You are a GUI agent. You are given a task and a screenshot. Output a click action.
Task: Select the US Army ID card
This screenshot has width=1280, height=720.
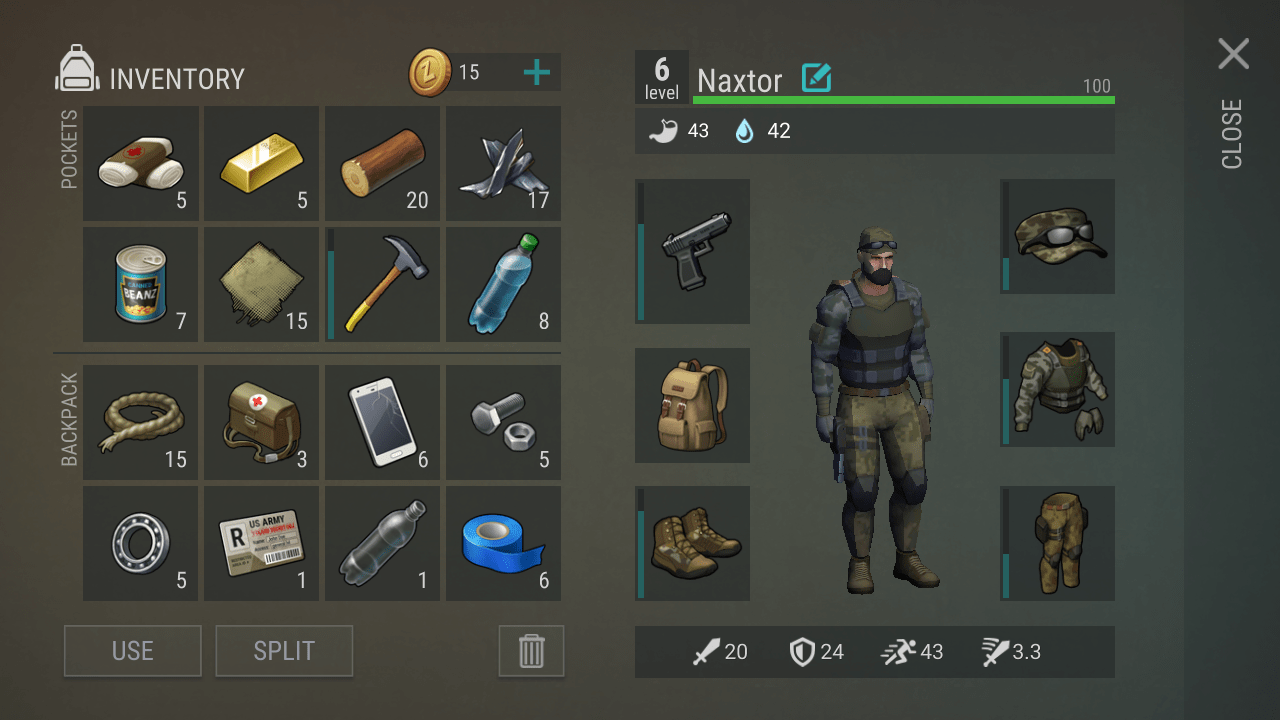(261, 543)
